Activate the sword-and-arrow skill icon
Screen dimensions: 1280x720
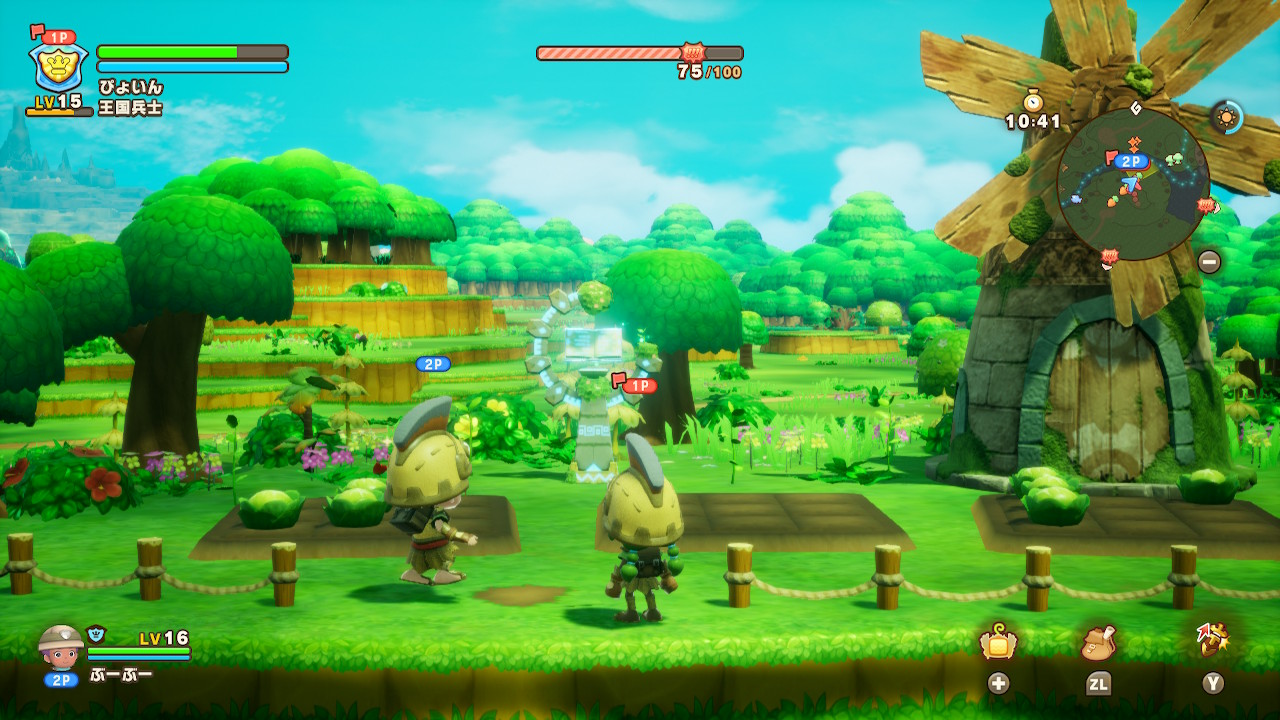(x=1212, y=641)
